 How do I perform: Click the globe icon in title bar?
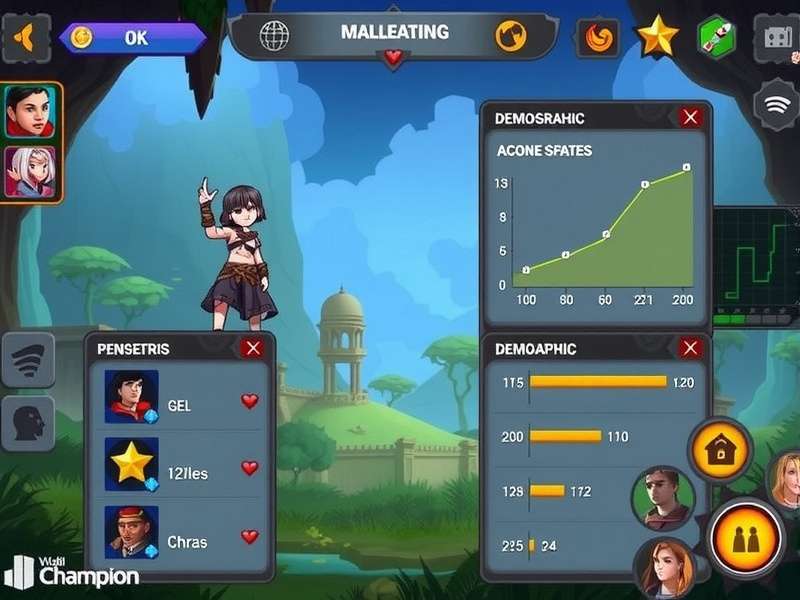274,36
